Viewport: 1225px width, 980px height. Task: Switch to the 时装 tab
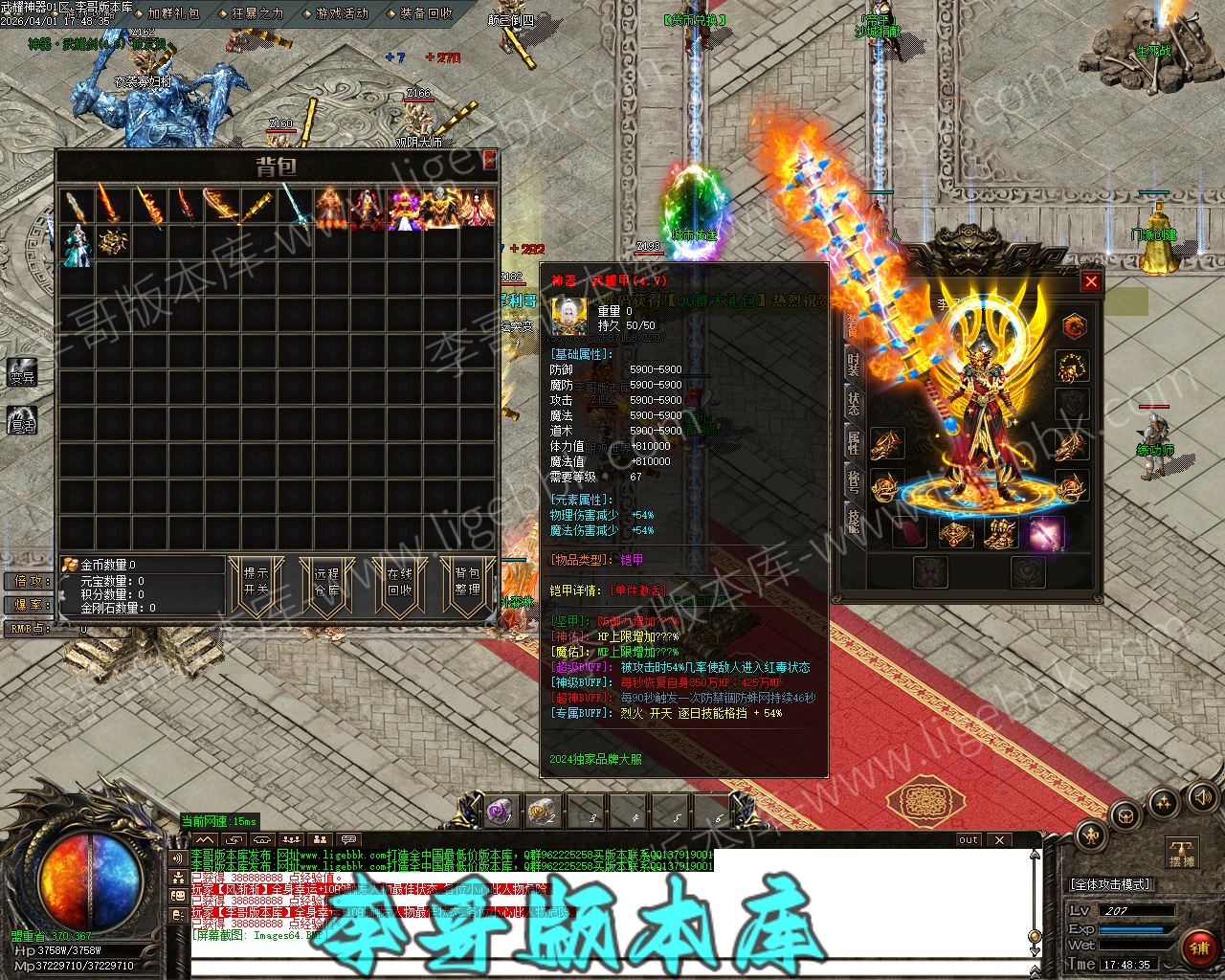point(853,365)
